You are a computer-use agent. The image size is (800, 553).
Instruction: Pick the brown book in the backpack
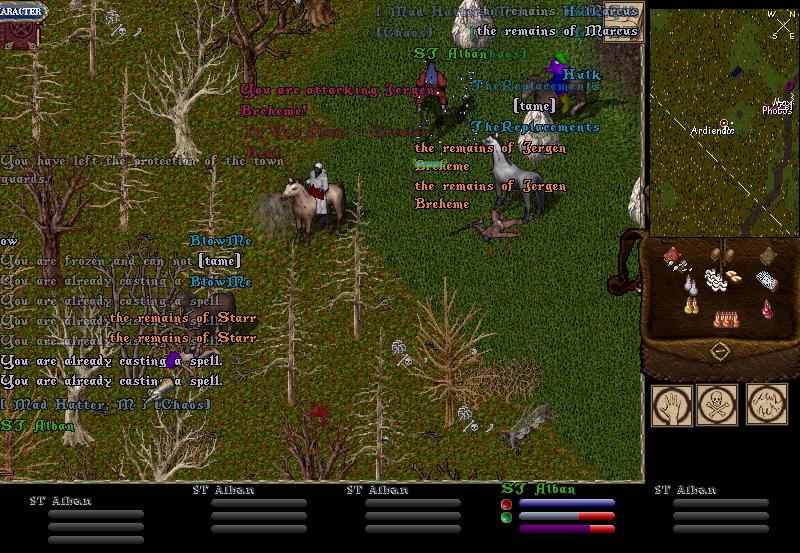click(767, 254)
